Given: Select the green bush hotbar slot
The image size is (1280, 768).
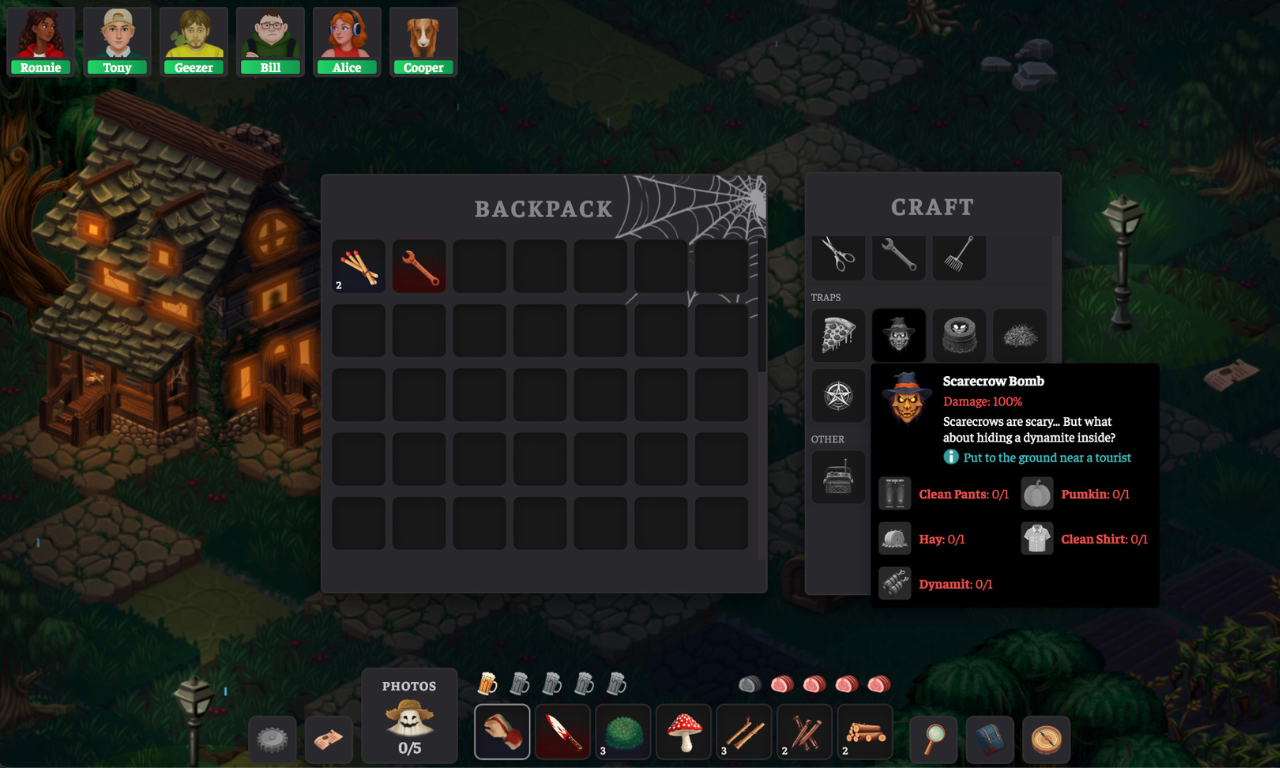Looking at the screenshot, I should (623, 732).
